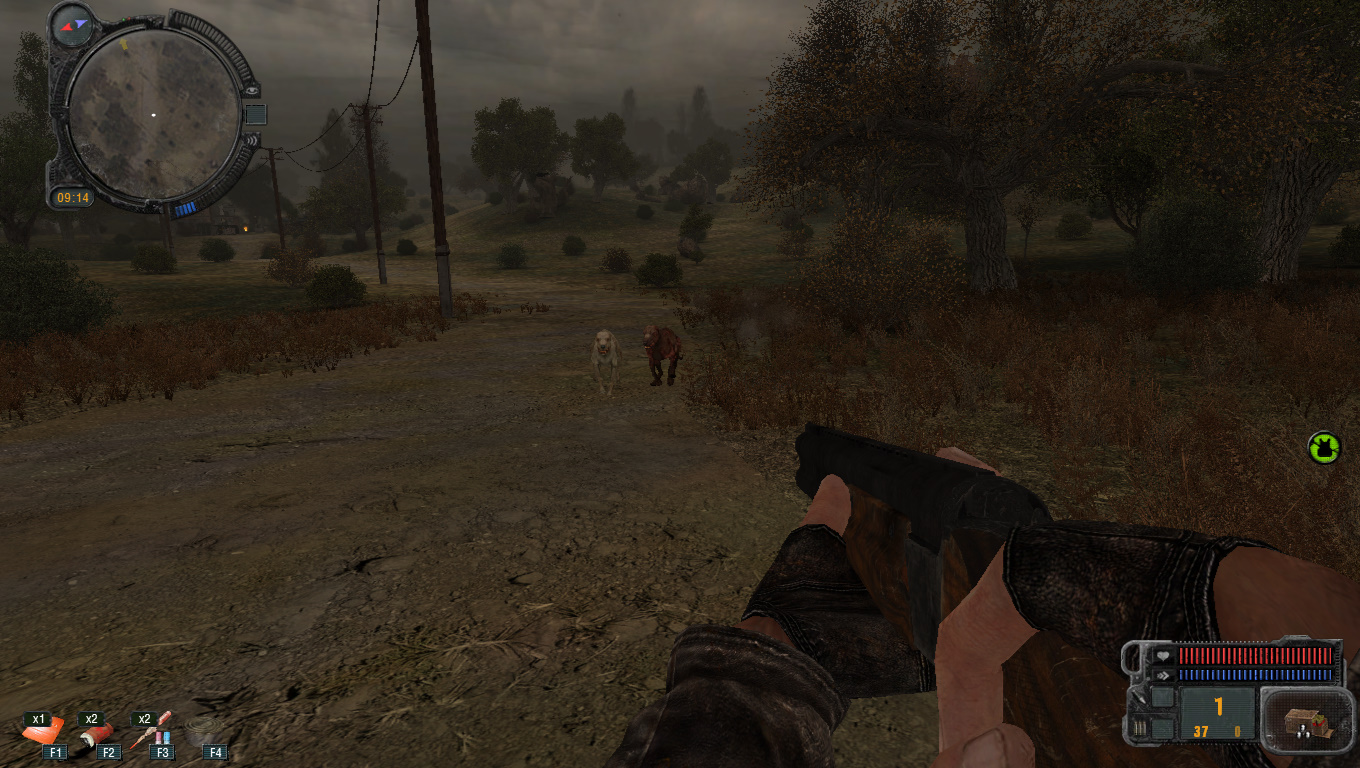
Task: Click the yellow arrow marker on minimap
Action: (x=124, y=44)
